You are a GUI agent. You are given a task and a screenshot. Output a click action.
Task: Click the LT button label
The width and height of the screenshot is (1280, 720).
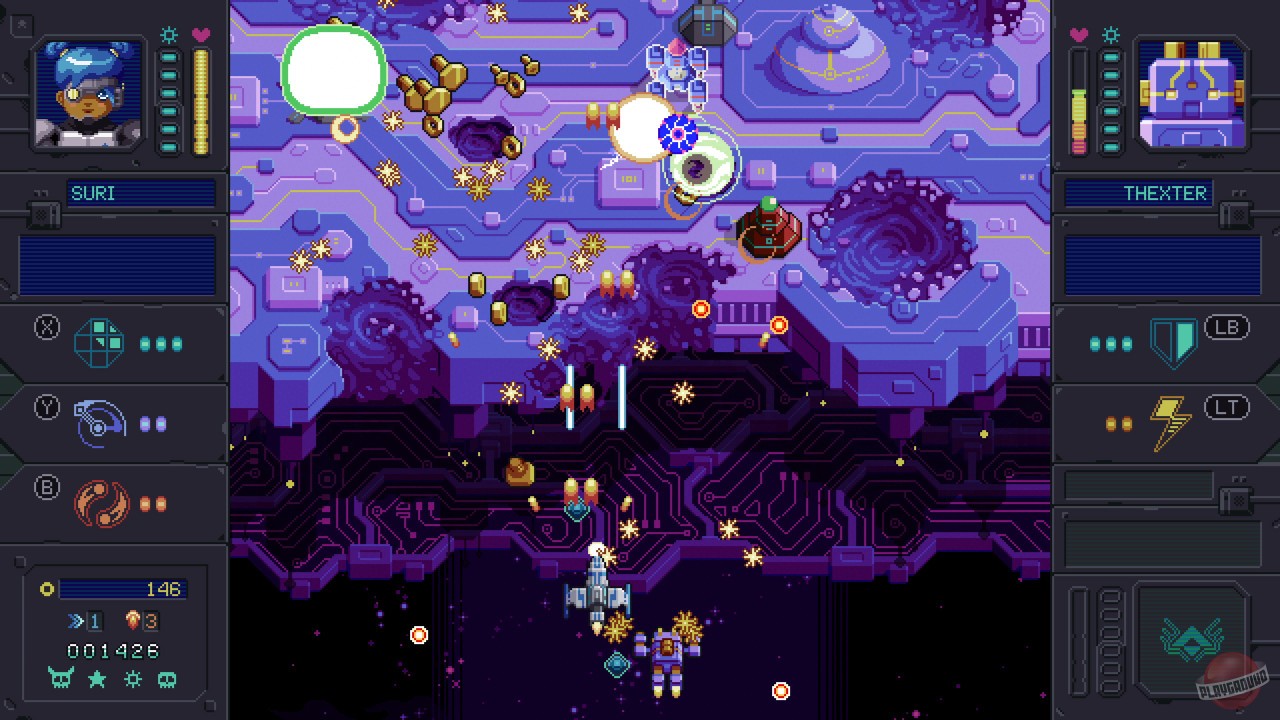(x=1226, y=406)
